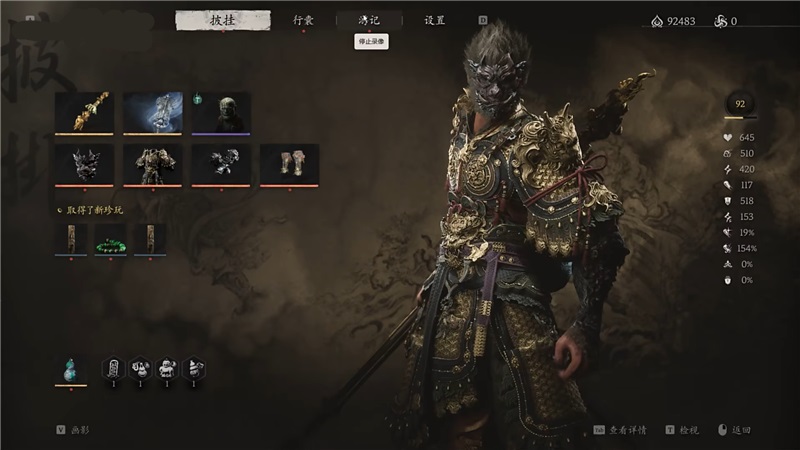Select the golden staff weapon slot
The width and height of the screenshot is (800, 450).
[84, 112]
